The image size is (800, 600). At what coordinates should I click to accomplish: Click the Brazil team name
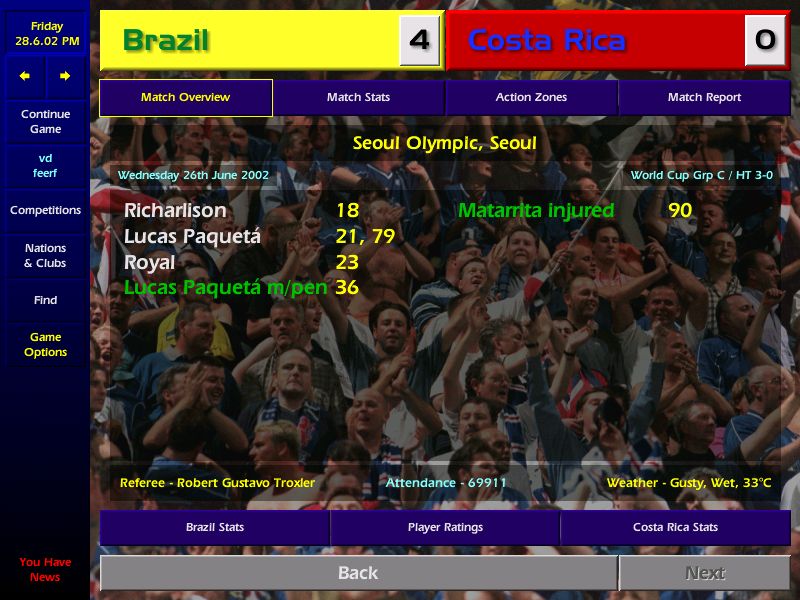(x=166, y=41)
